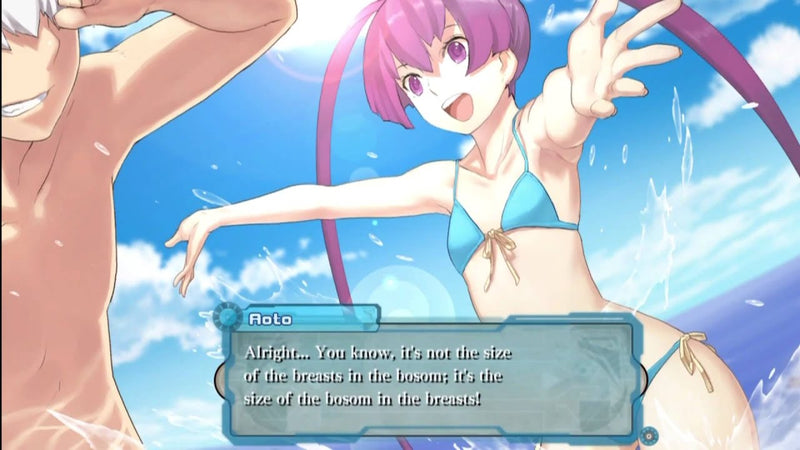
Task: Click the round advance indicator on the dialogue box
Action: tap(649, 434)
